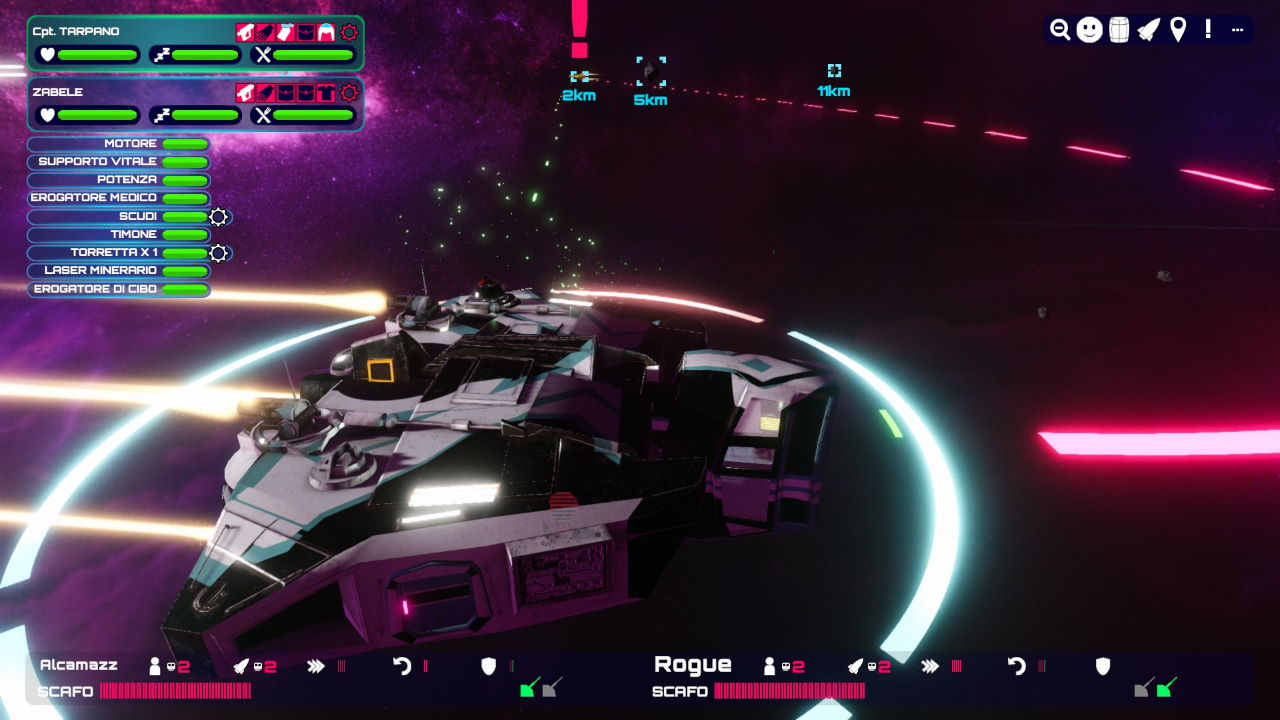
Task: Open the cargo barrel inventory
Action: (x=1119, y=30)
